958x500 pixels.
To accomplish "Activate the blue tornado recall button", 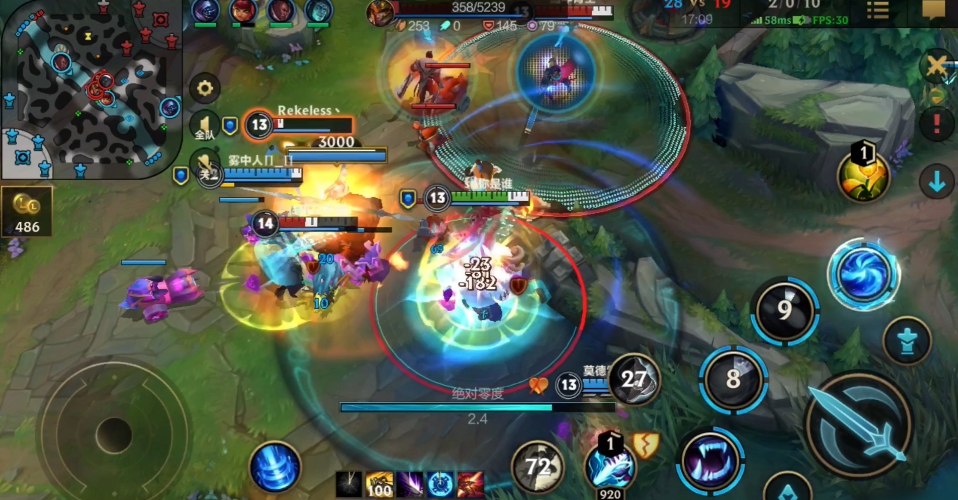I will point(275,467).
